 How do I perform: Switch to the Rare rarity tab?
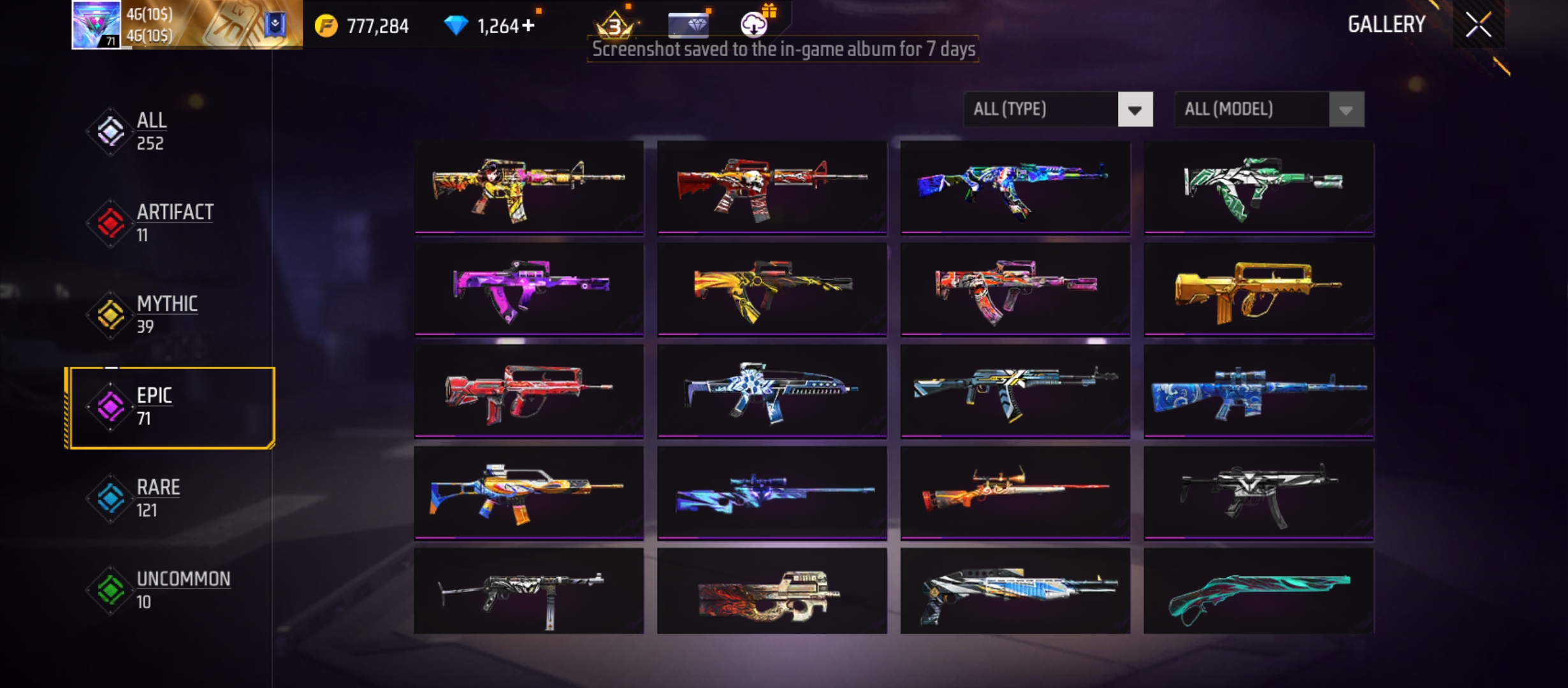pos(158,498)
